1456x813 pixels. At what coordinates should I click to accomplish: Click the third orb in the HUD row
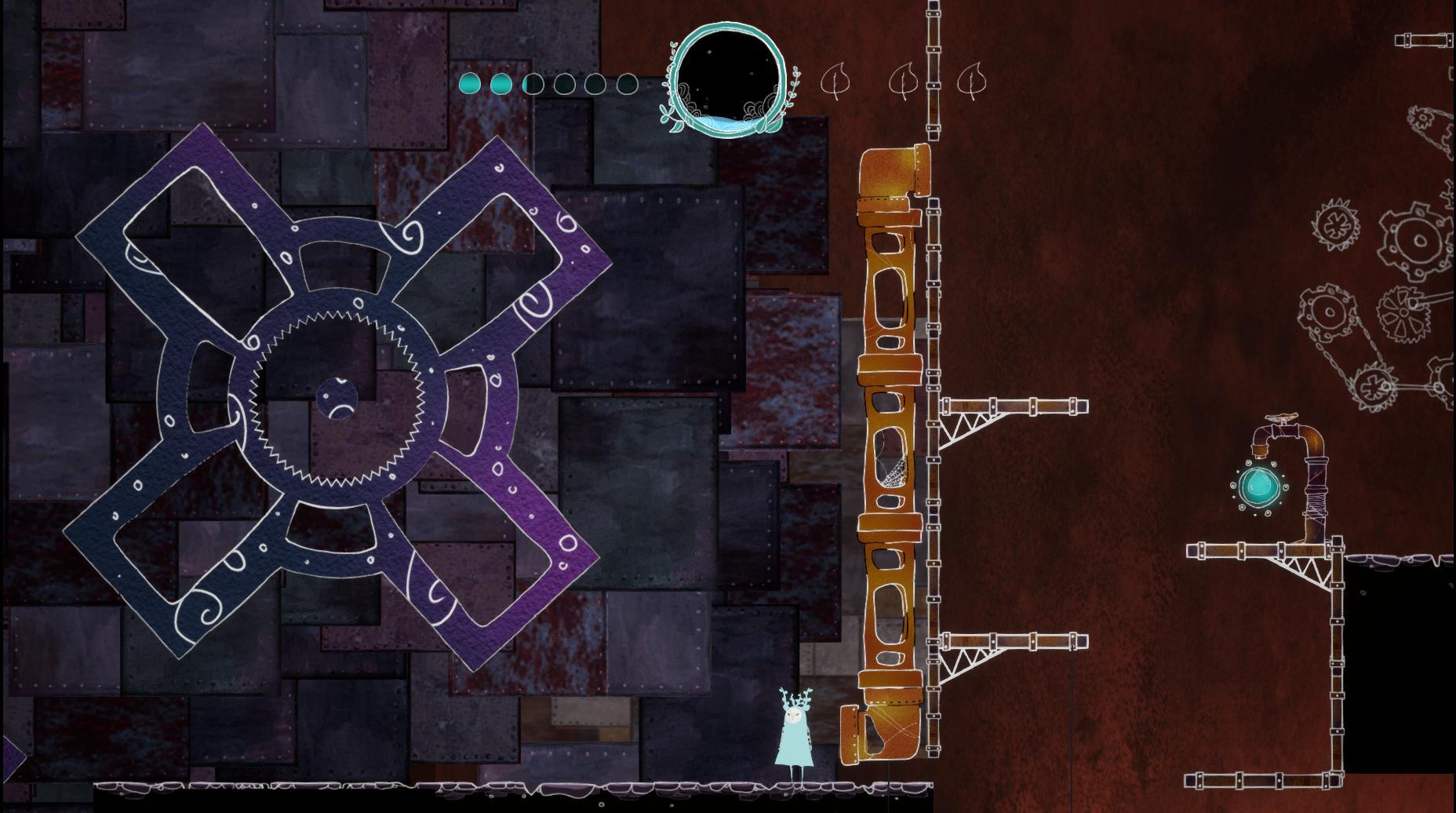pyautogui.click(x=533, y=83)
